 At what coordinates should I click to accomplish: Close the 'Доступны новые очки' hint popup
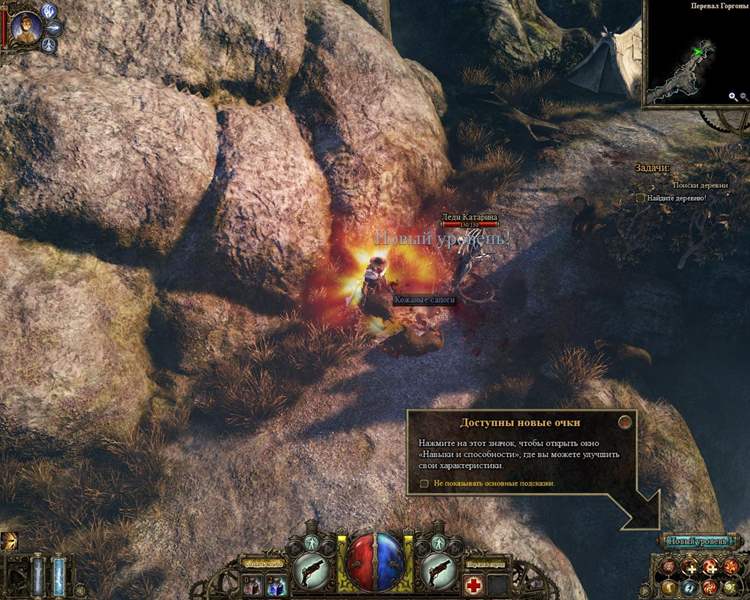[625, 423]
